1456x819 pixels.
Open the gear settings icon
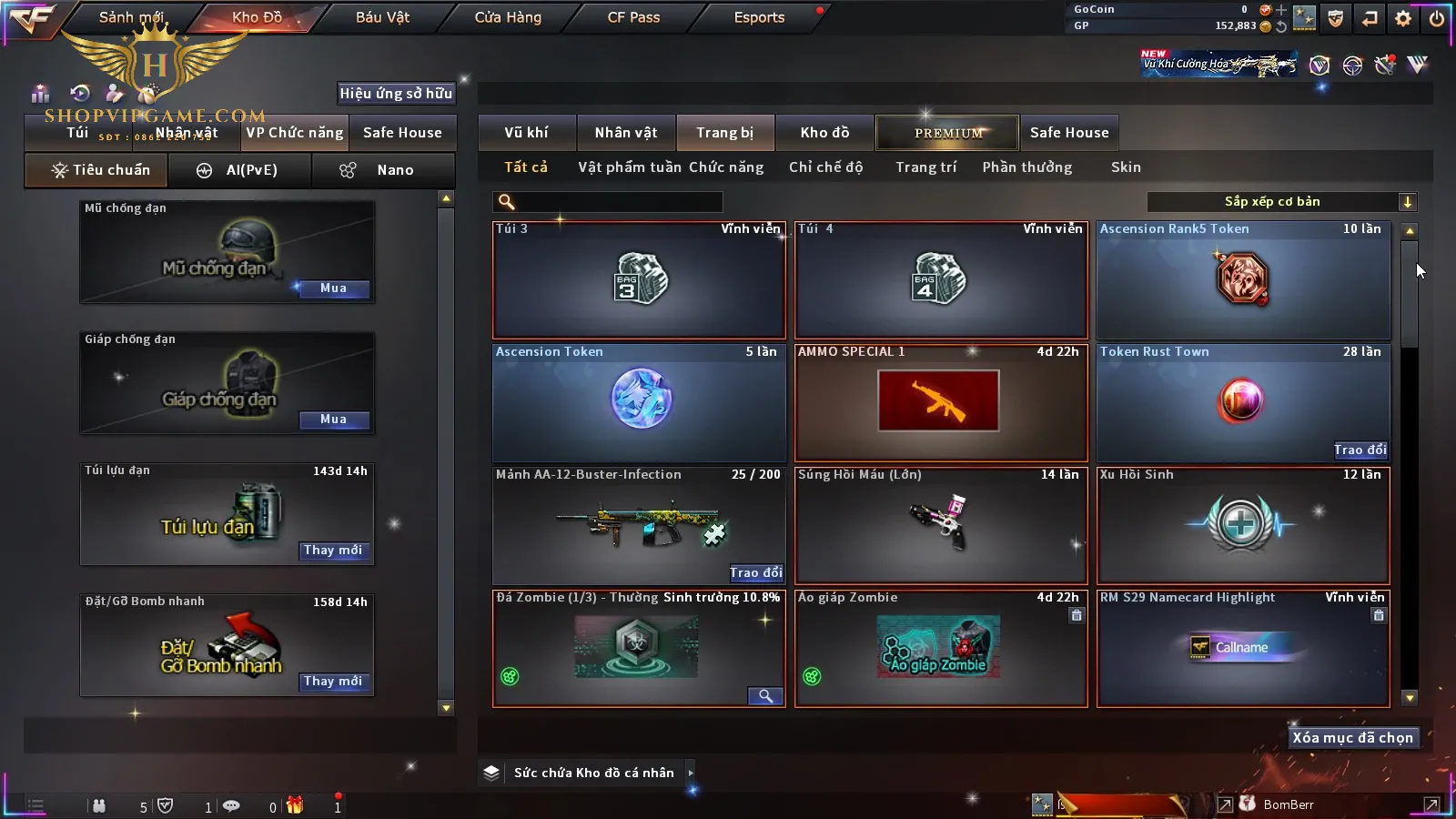click(1403, 18)
